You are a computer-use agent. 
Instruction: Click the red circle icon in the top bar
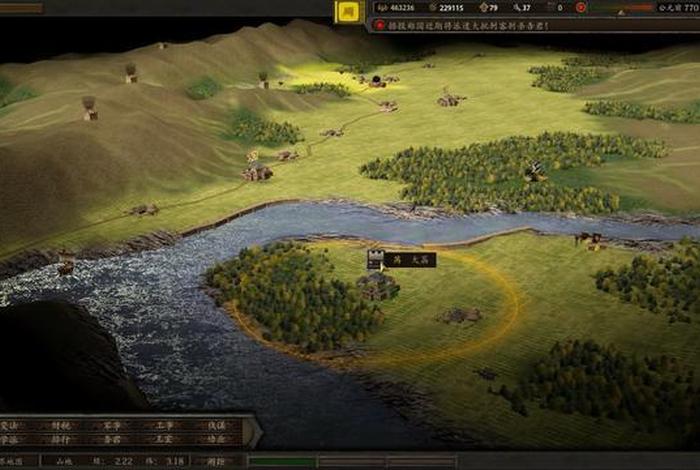(x=581, y=8)
